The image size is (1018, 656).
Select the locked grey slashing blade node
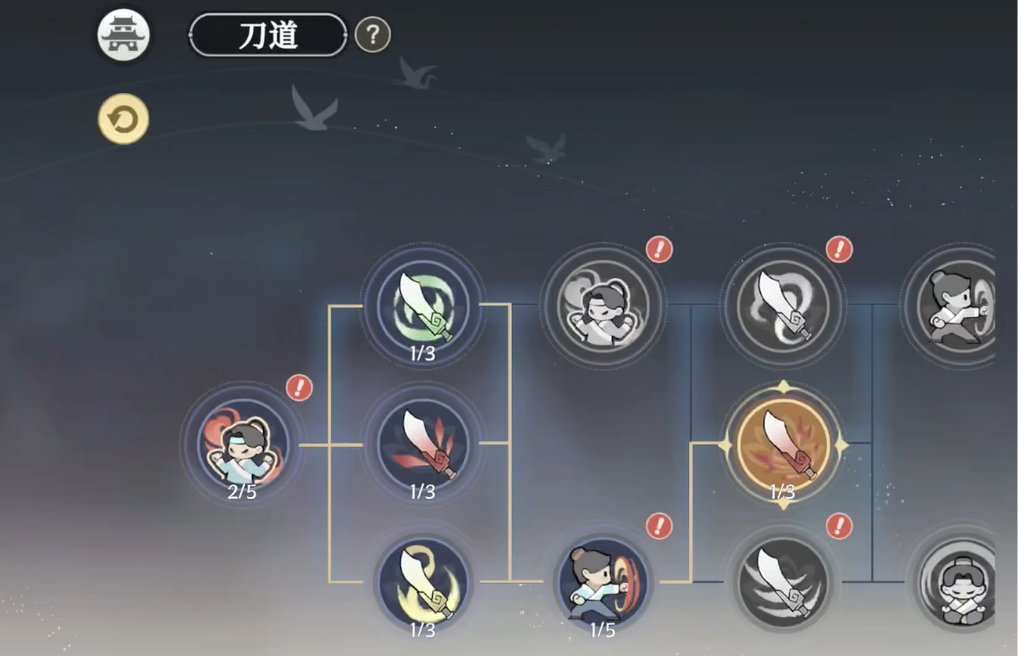click(x=783, y=581)
